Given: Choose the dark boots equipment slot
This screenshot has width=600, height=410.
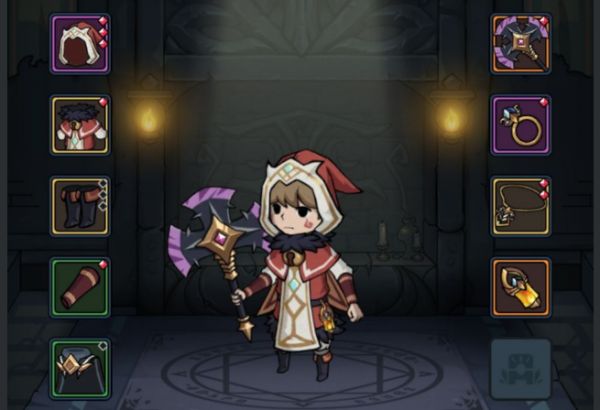Looking at the screenshot, I should pos(80,206).
